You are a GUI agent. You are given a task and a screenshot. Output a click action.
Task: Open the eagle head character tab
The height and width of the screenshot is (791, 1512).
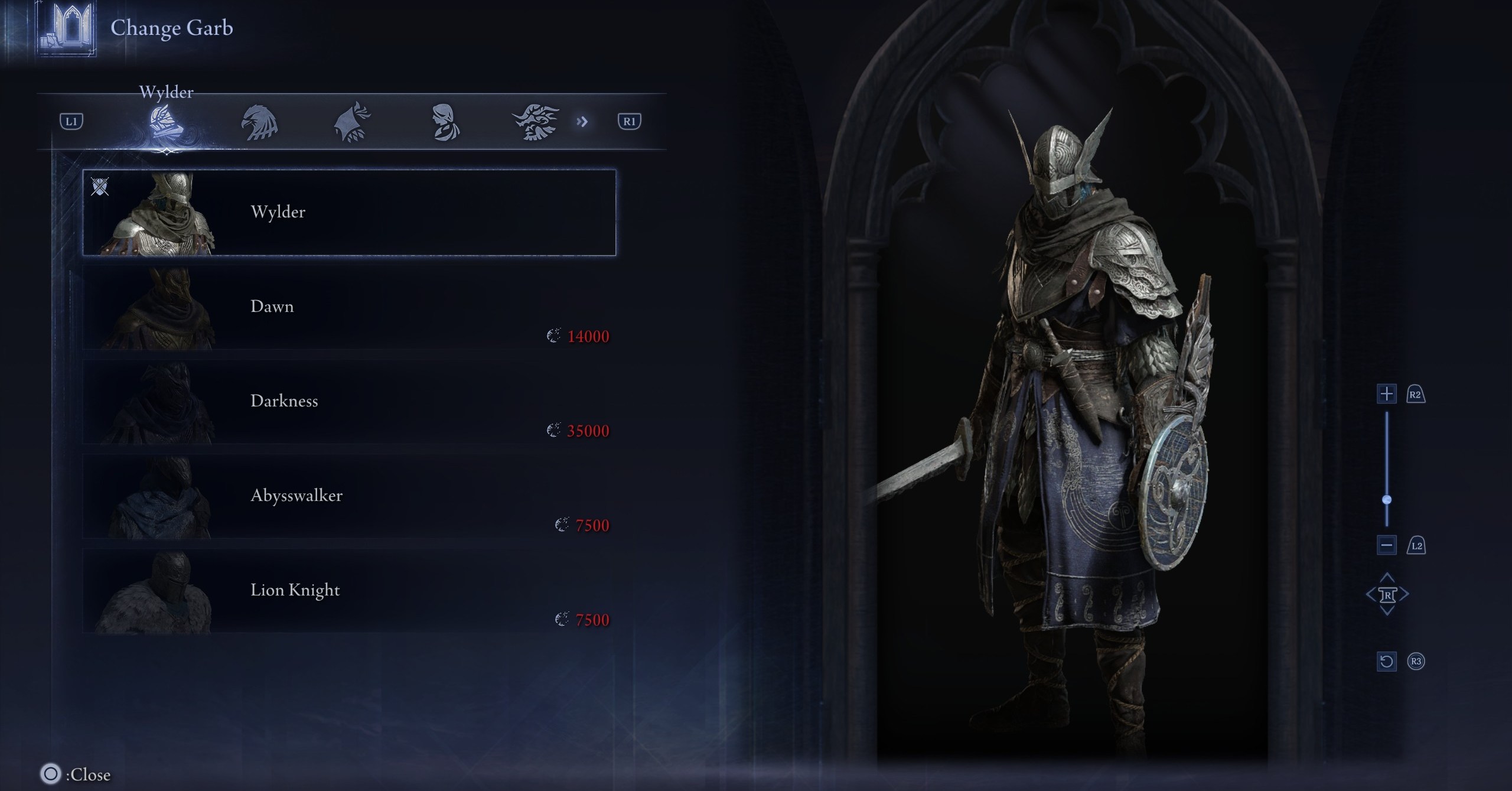[x=259, y=122]
